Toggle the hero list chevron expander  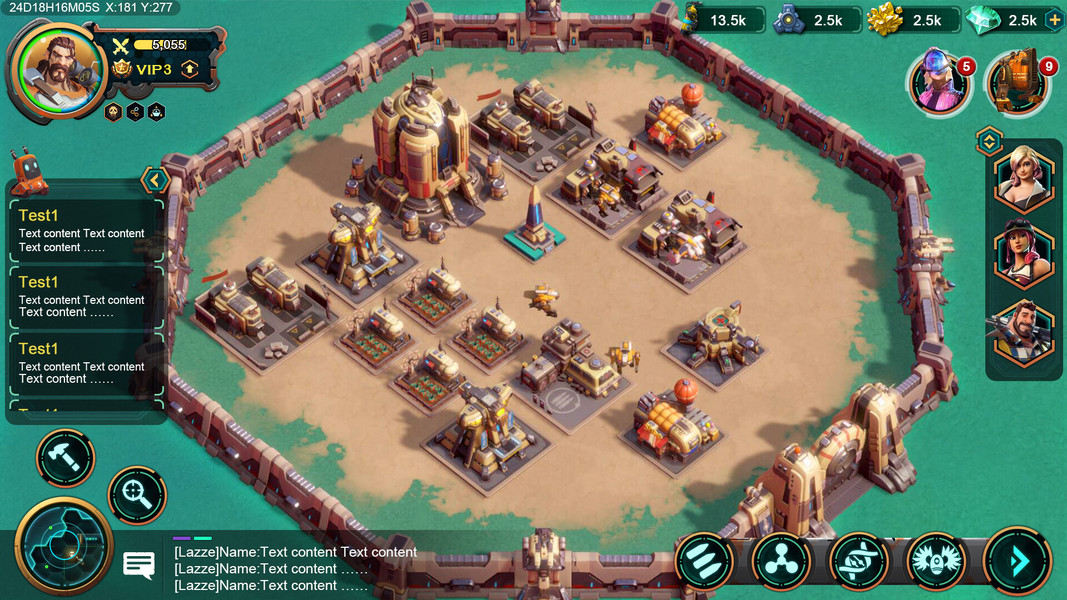(989, 141)
